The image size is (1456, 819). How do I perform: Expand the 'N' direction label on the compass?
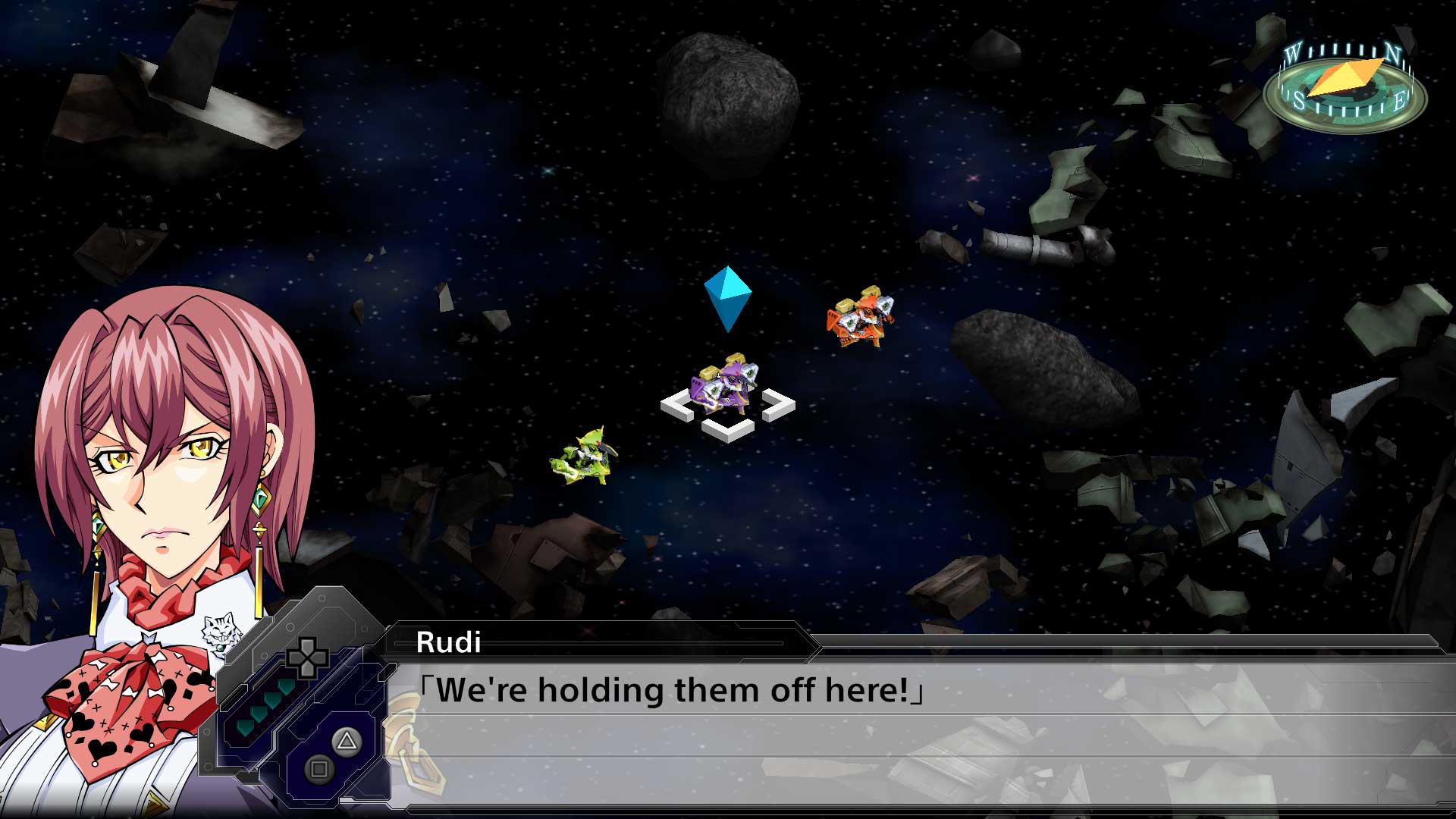pos(1392,52)
